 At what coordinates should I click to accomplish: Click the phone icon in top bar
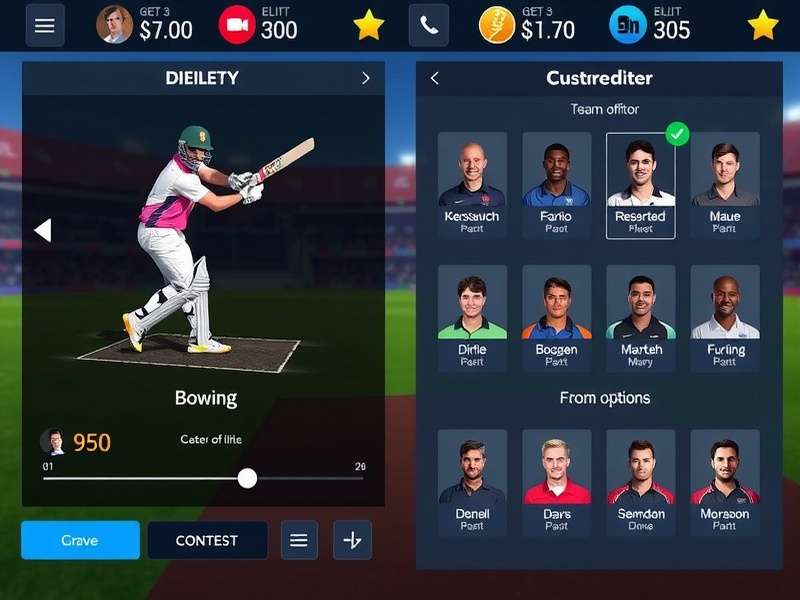click(429, 26)
